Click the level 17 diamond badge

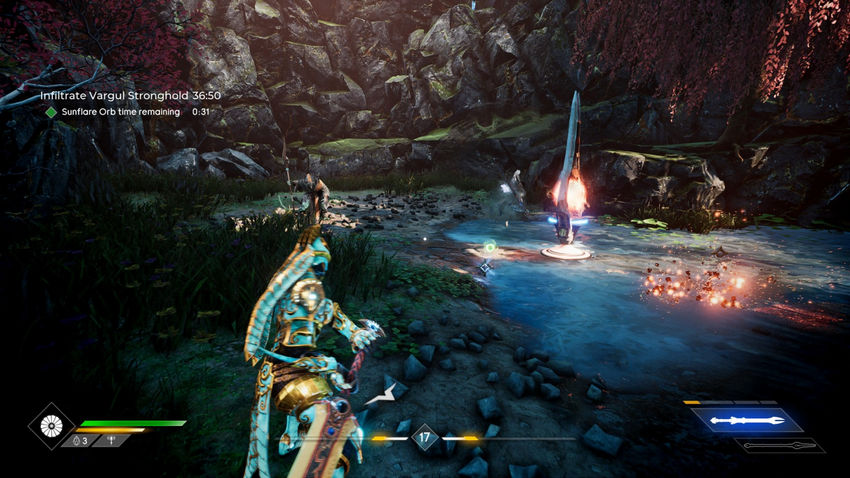[425, 436]
